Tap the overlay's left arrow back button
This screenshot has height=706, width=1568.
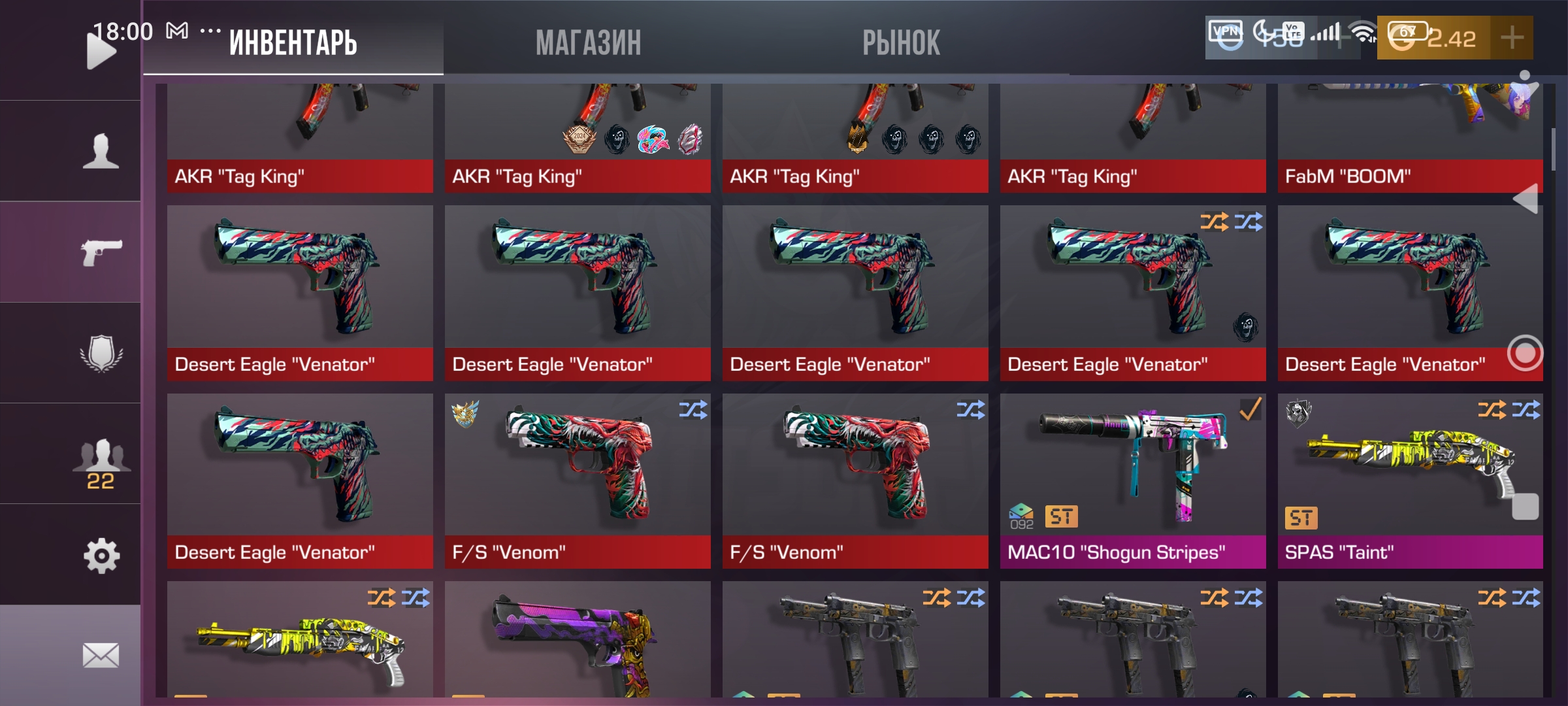click(1526, 198)
